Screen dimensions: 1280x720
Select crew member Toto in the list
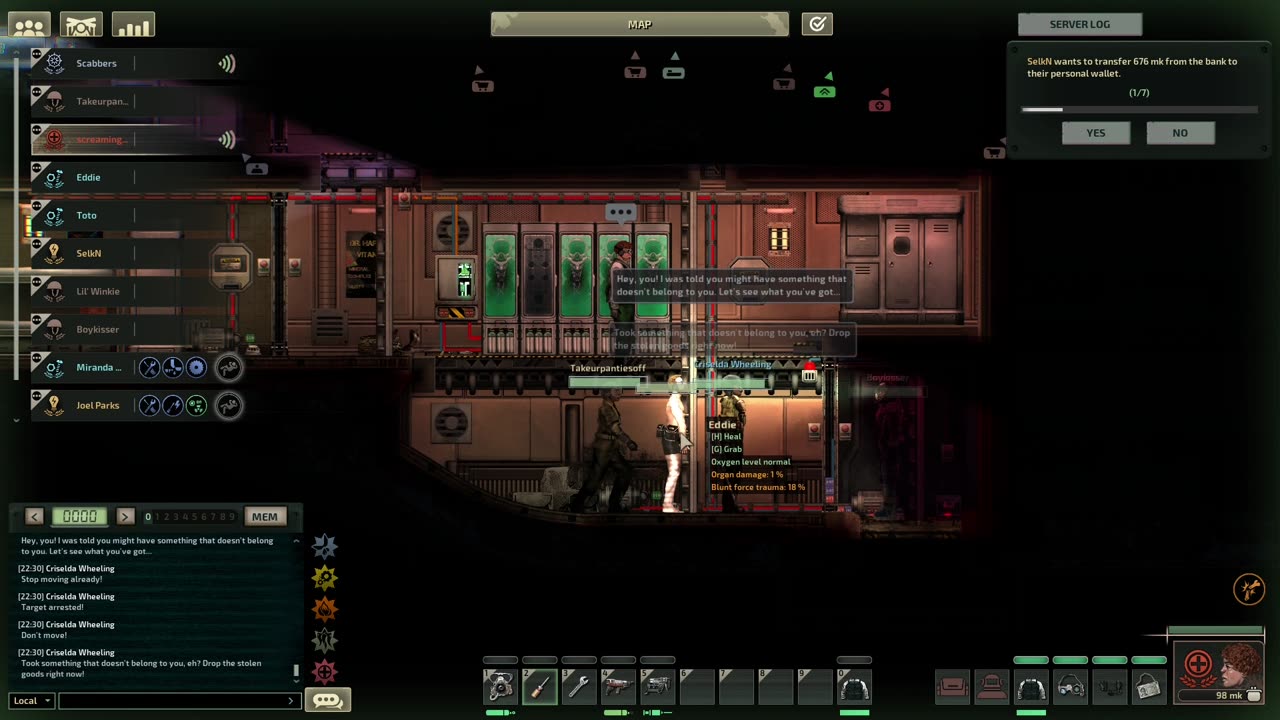pos(87,216)
